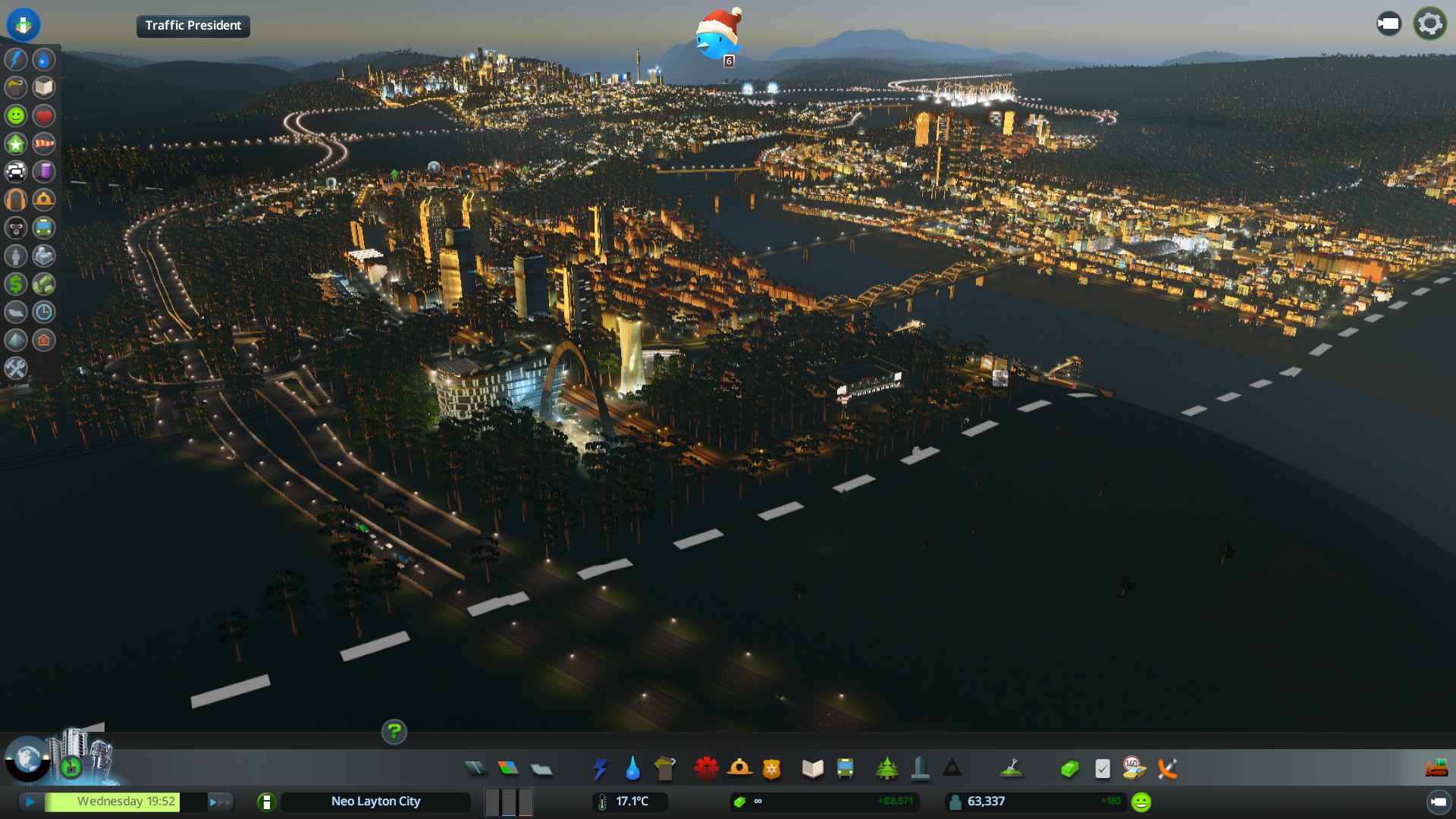Show the crime info view

[16, 227]
